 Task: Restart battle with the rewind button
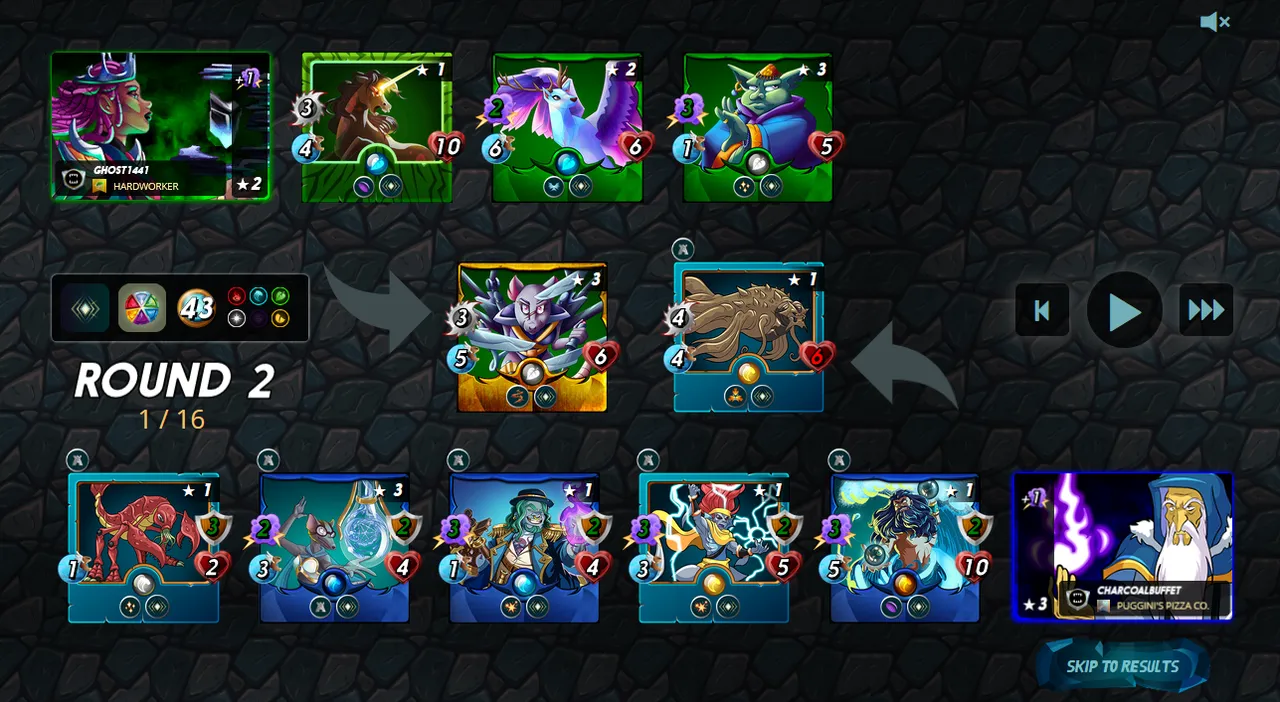pos(1042,311)
